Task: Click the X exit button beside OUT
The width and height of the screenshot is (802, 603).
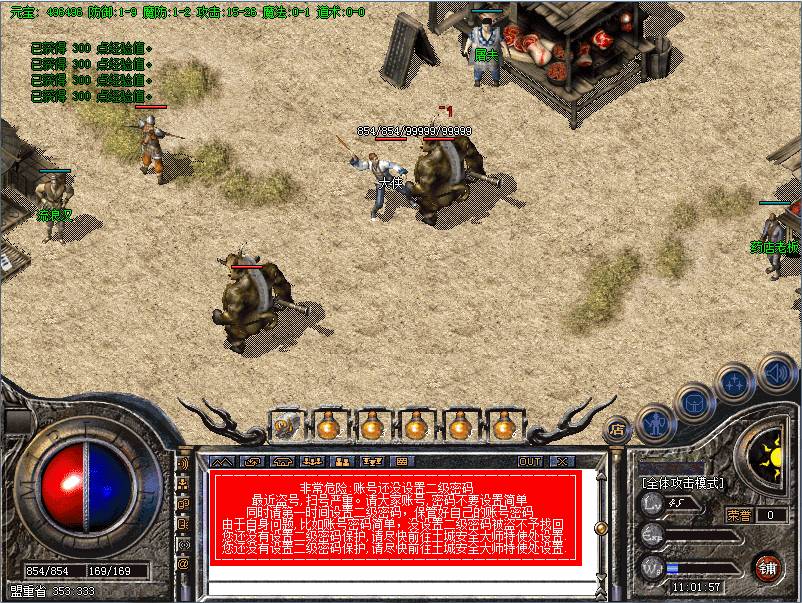Action: coord(562,461)
